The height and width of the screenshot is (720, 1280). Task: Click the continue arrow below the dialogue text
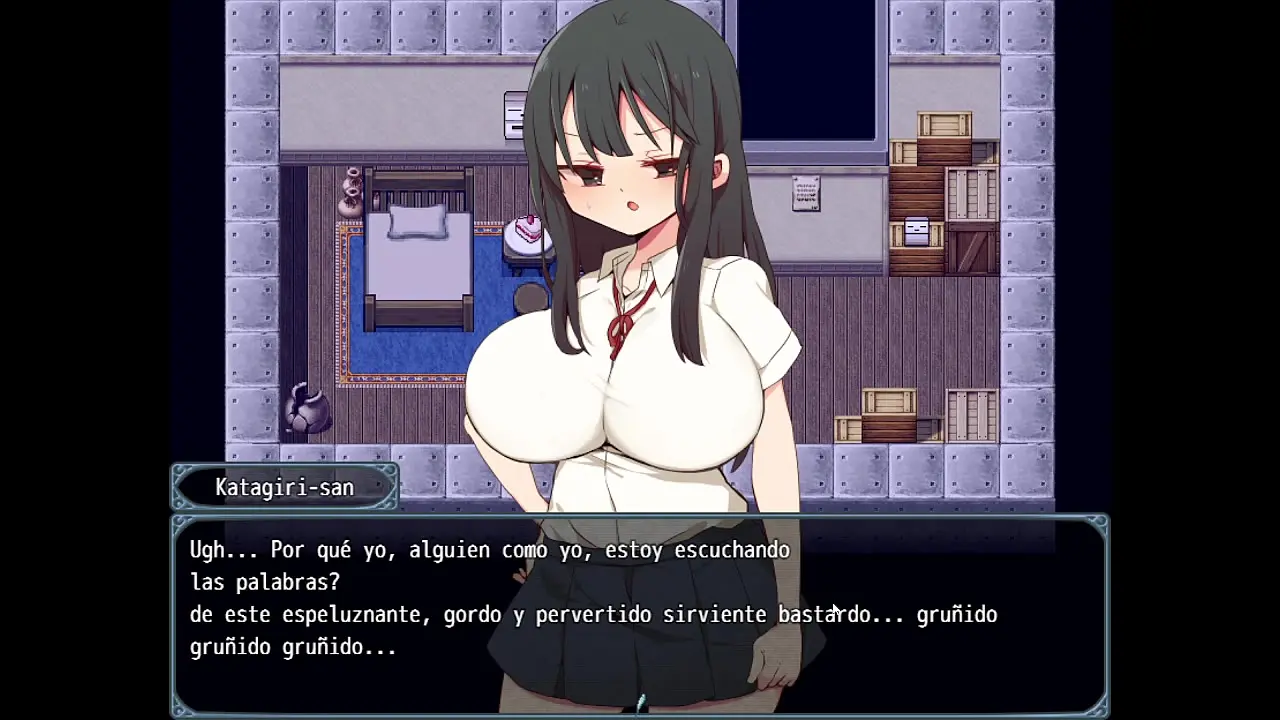pyautogui.click(x=640, y=702)
